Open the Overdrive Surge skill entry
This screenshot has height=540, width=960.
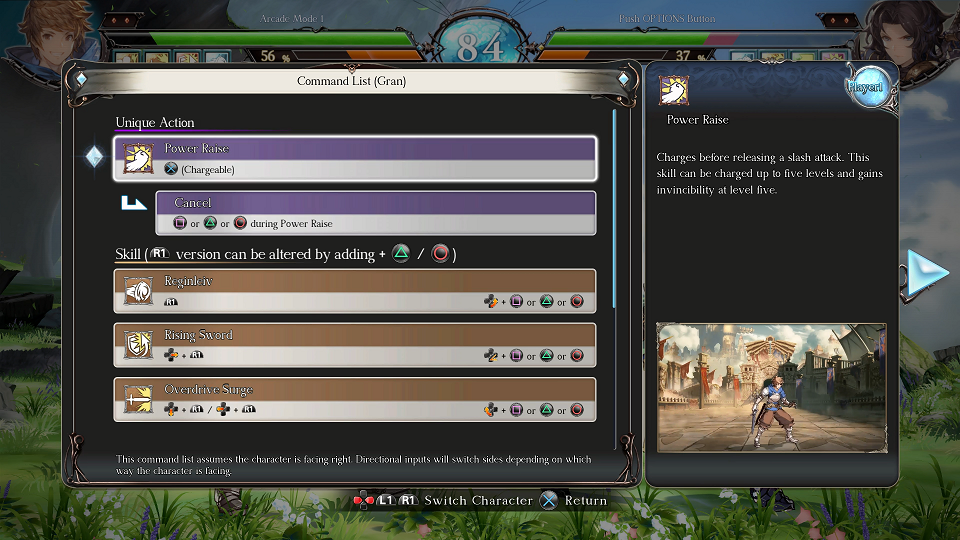click(x=355, y=399)
